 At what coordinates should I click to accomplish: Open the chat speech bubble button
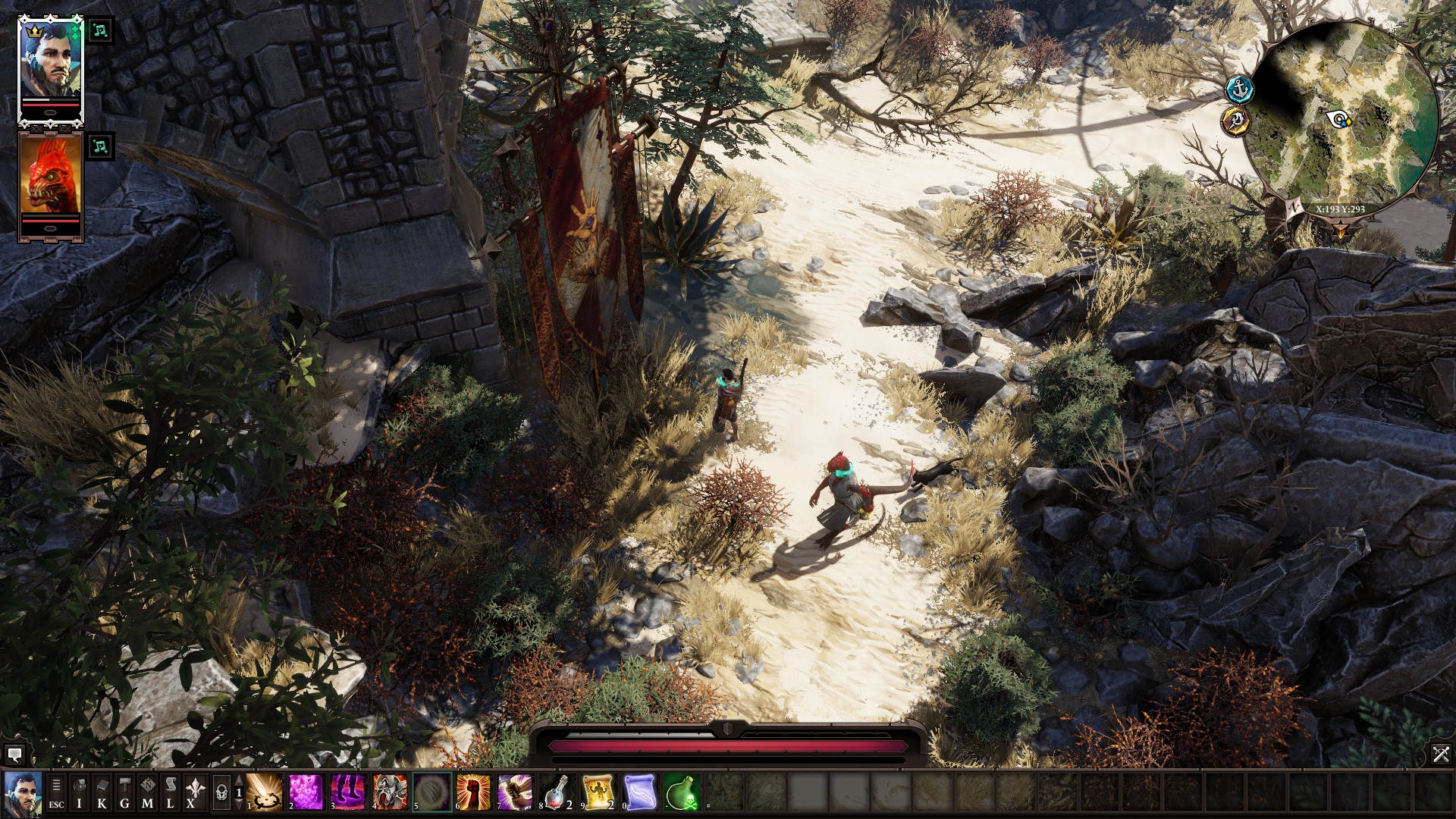click(14, 755)
